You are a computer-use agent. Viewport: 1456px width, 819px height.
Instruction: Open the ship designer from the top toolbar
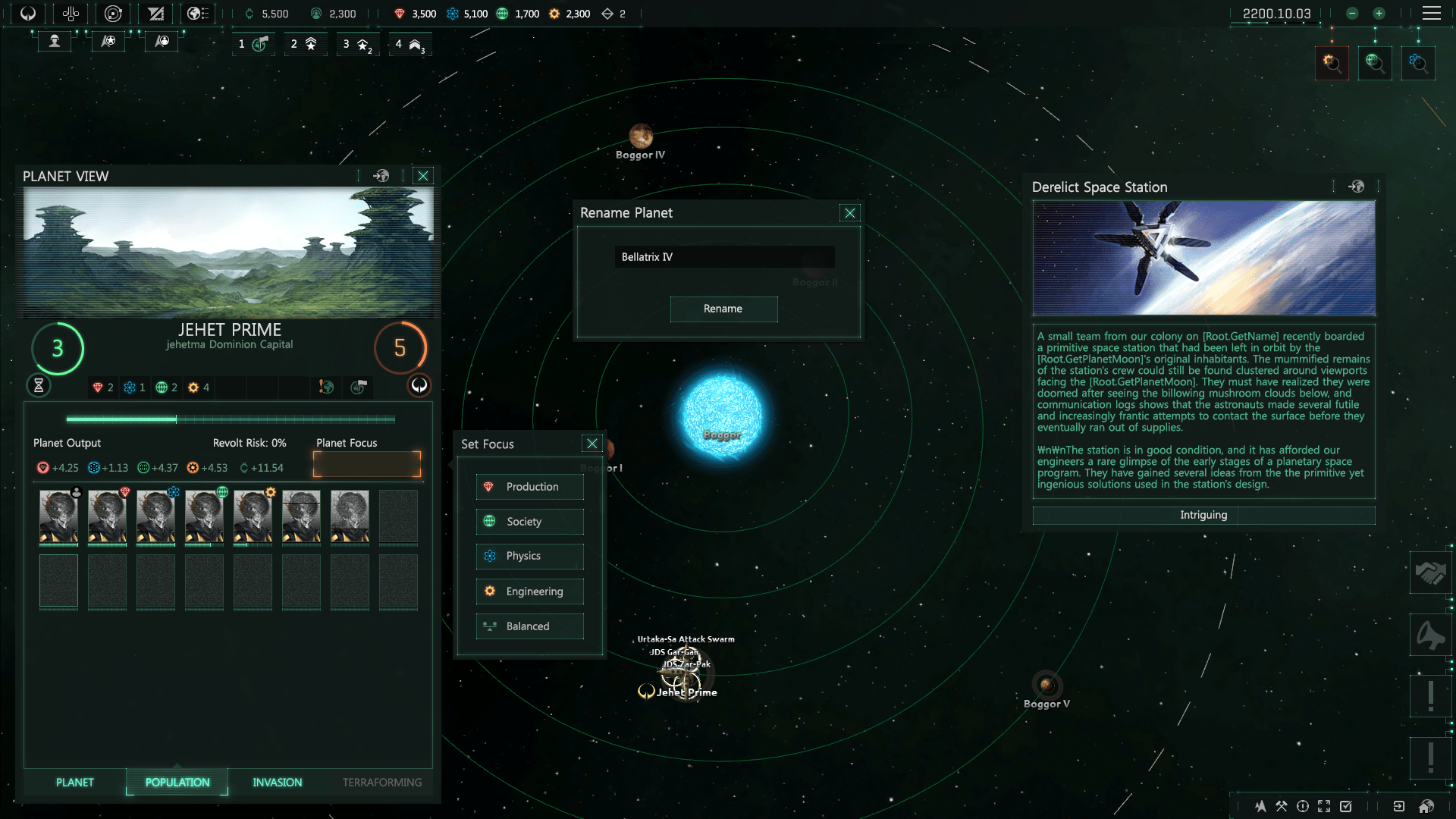coord(155,13)
